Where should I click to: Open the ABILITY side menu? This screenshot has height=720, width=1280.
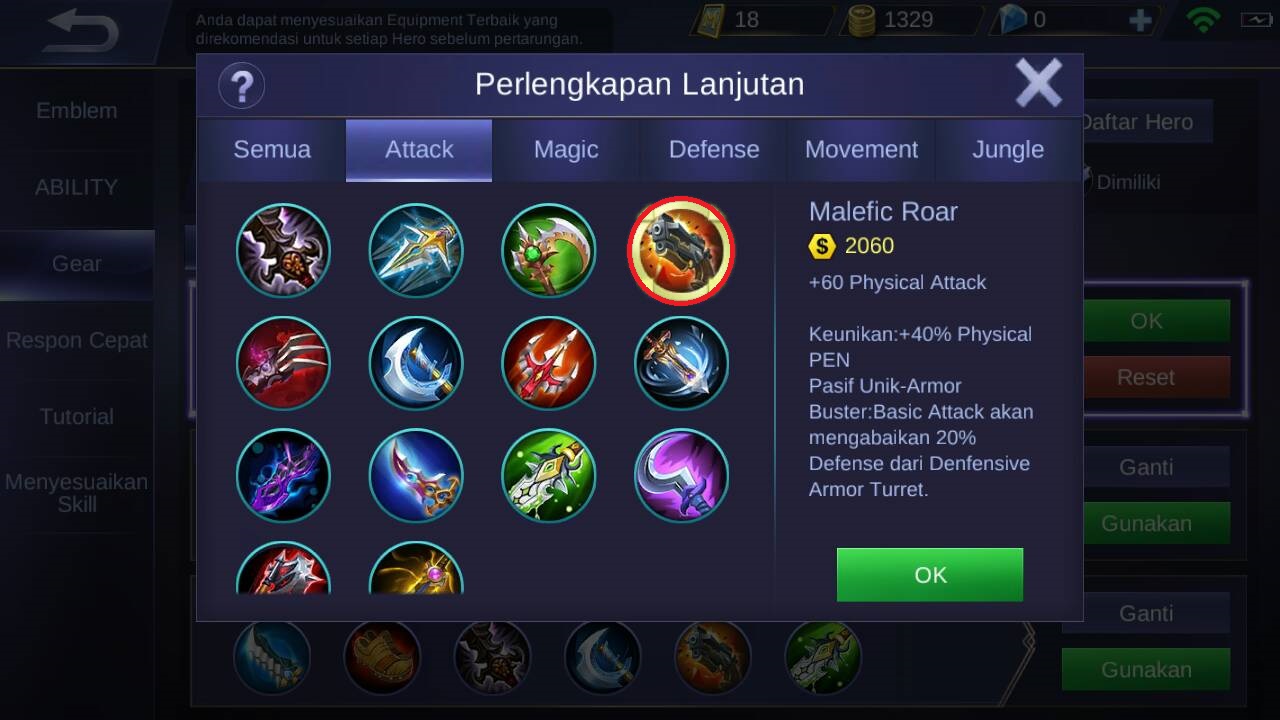77,187
